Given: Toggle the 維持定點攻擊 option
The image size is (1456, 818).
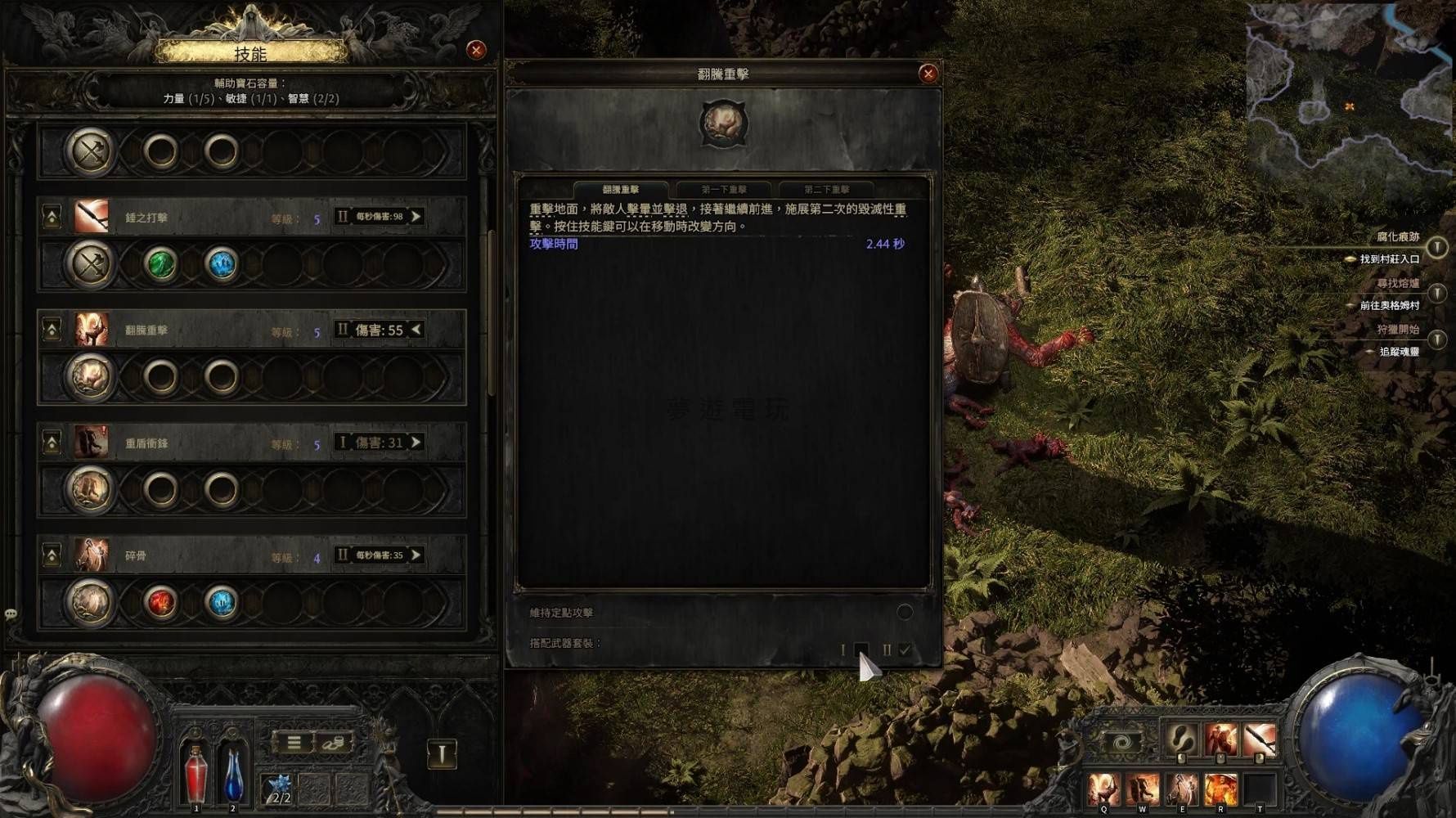Looking at the screenshot, I should point(904,612).
